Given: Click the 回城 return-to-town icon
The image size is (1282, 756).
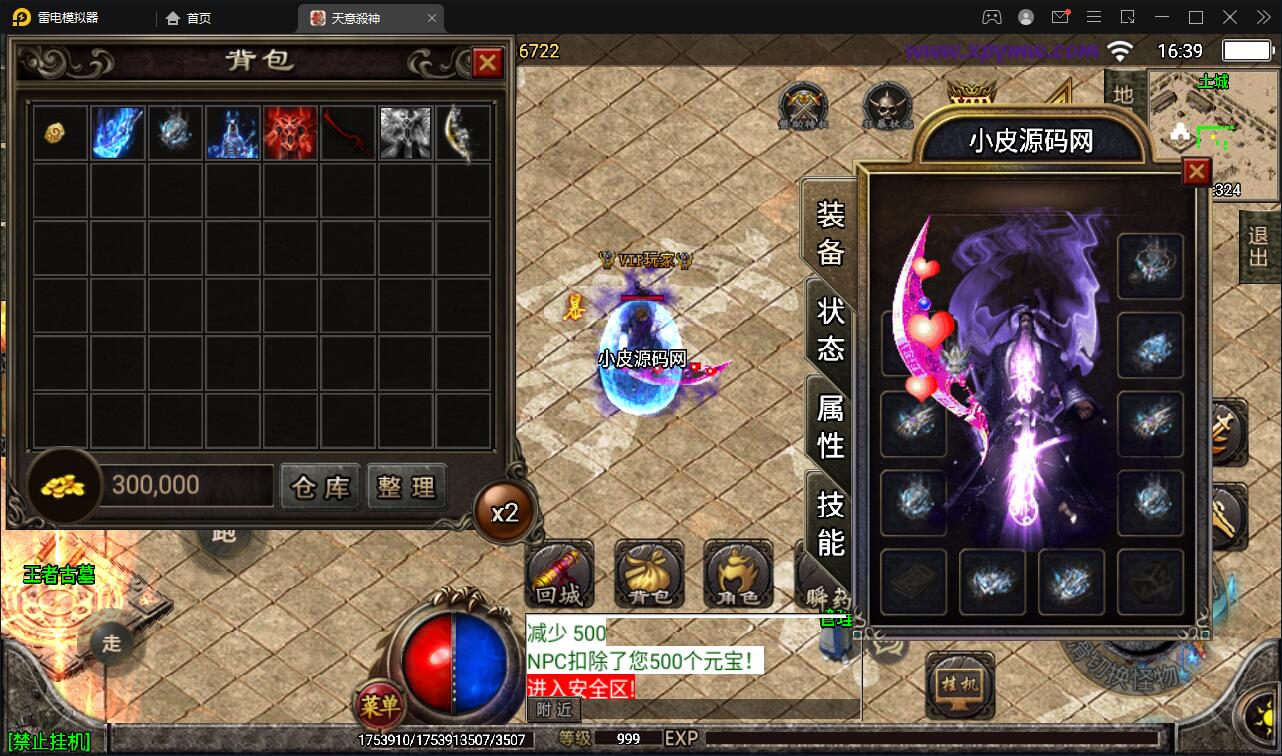Looking at the screenshot, I should point(560,575).
